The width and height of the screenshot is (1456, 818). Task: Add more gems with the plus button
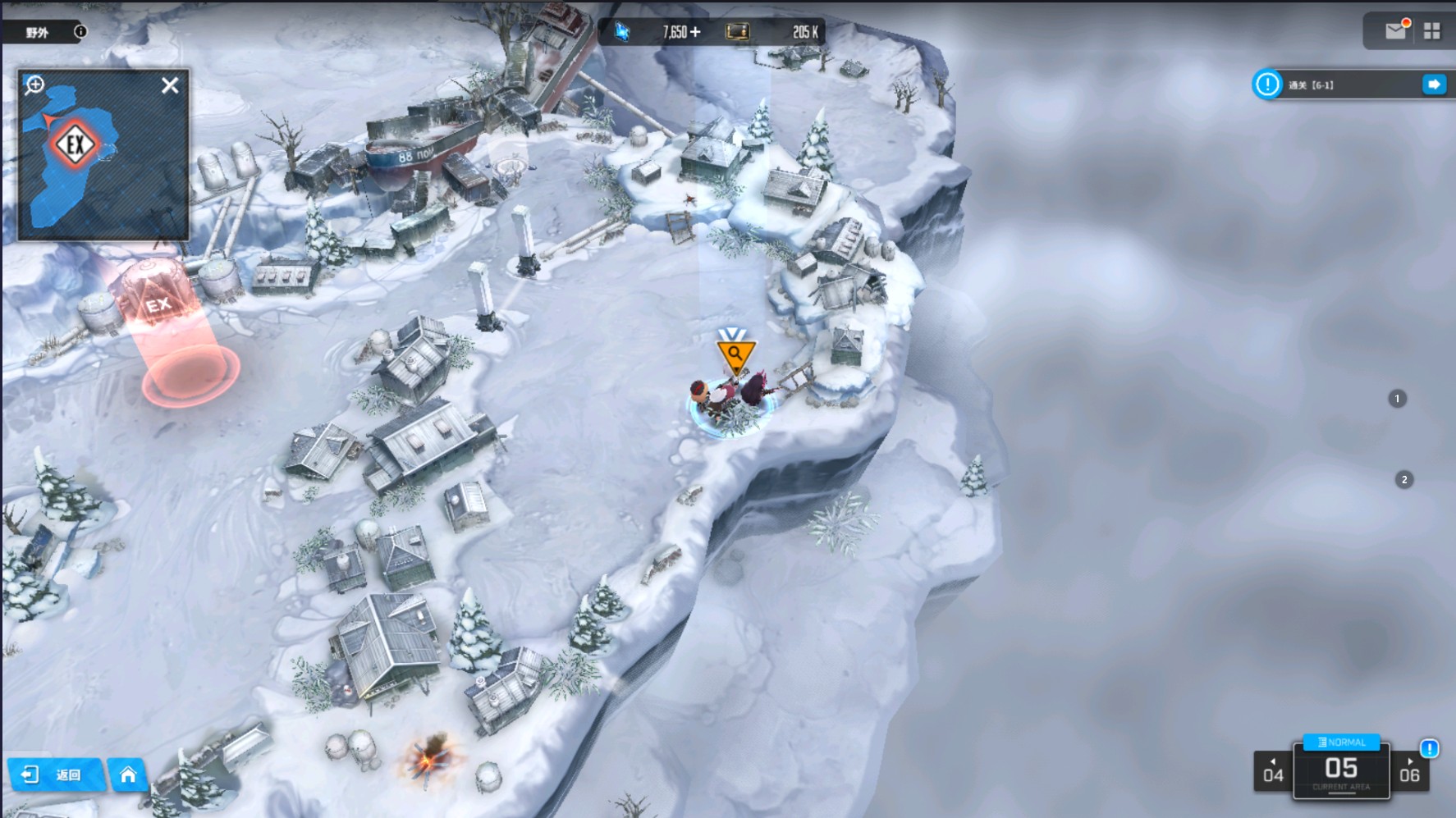pos(695,32)
